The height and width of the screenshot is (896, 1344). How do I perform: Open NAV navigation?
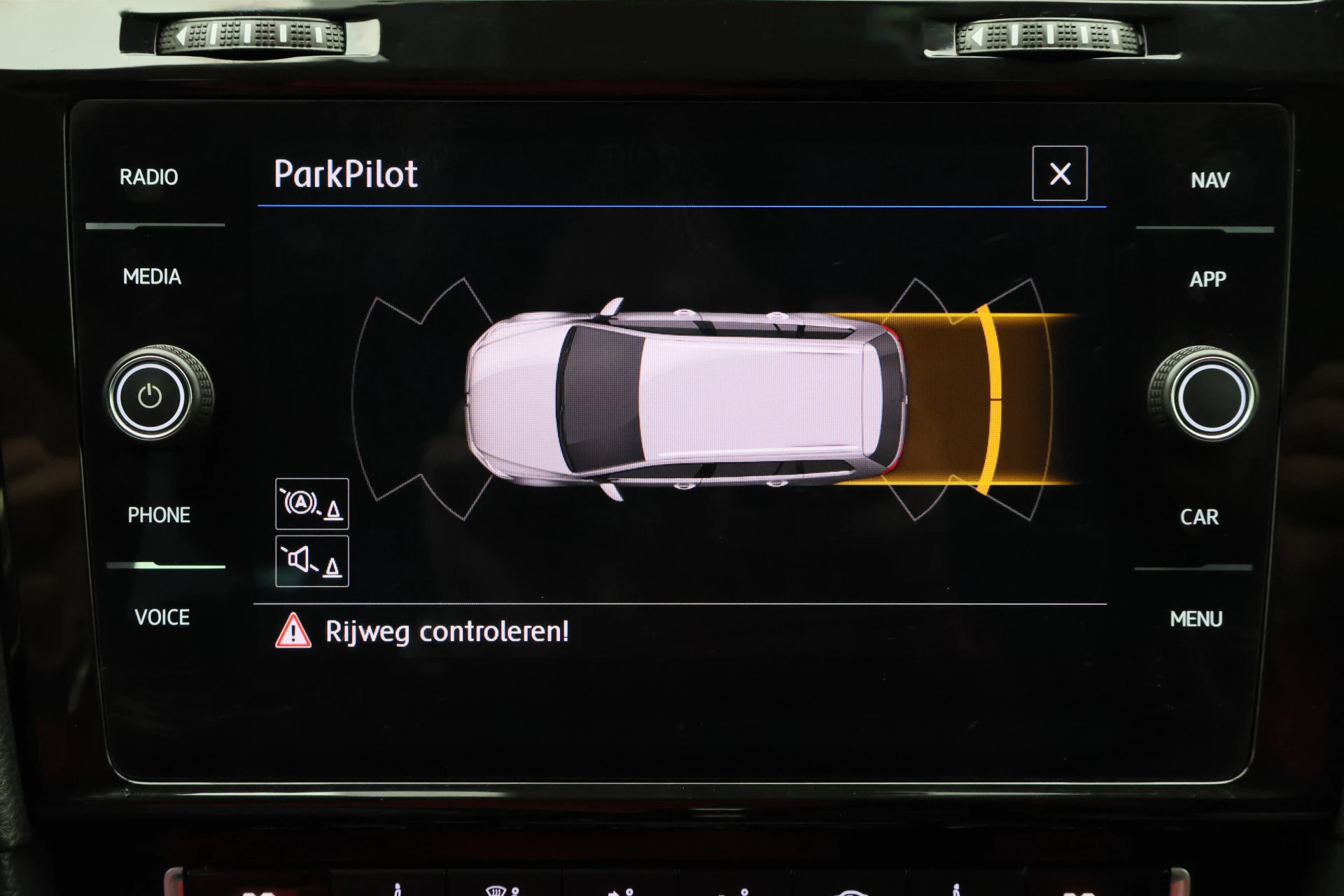1210,181
